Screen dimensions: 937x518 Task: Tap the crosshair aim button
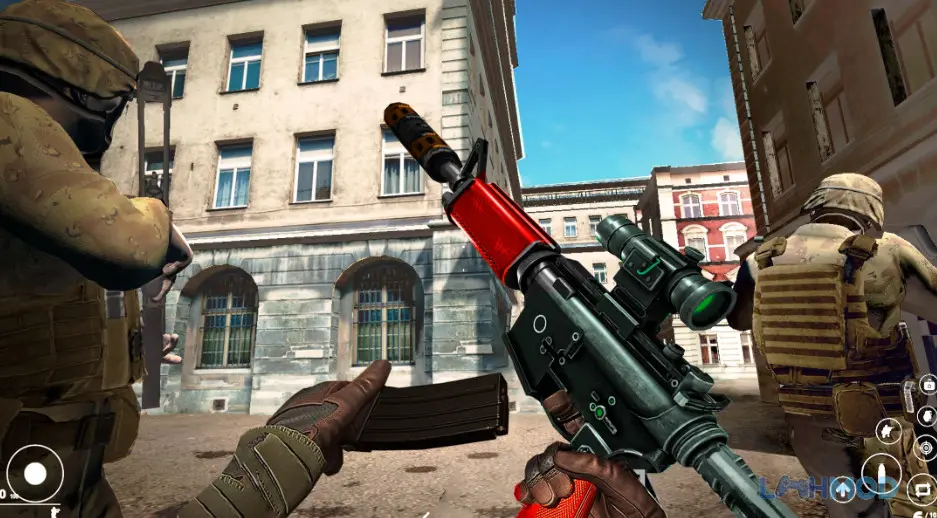coord(926,447)
